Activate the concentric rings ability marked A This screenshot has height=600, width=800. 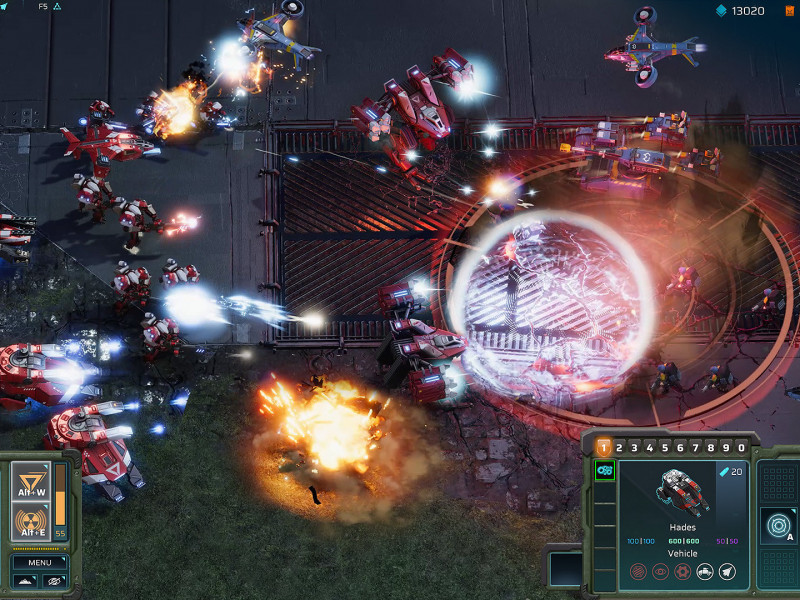coord(777,525)
